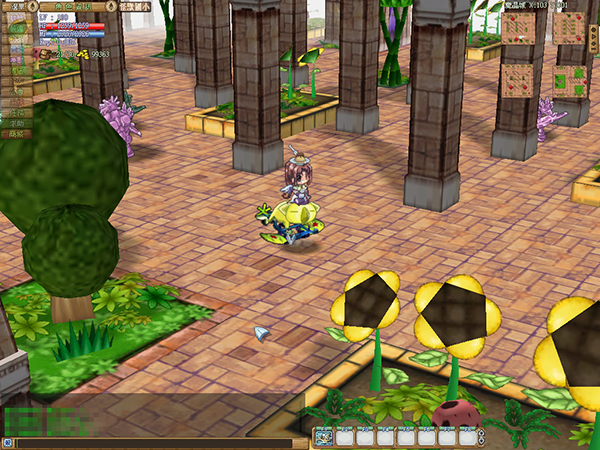
Task: Click the 怪獸圖示 button in the top bar
Action: point(134,5)
